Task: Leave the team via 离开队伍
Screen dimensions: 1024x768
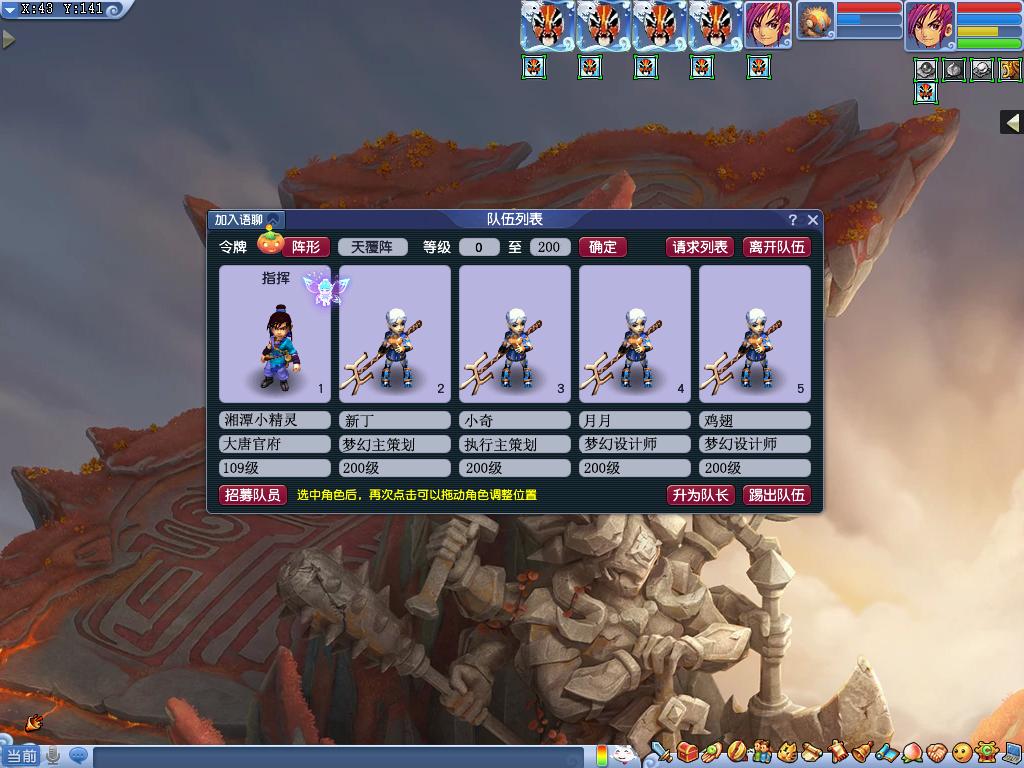Action: coord(776,247)
